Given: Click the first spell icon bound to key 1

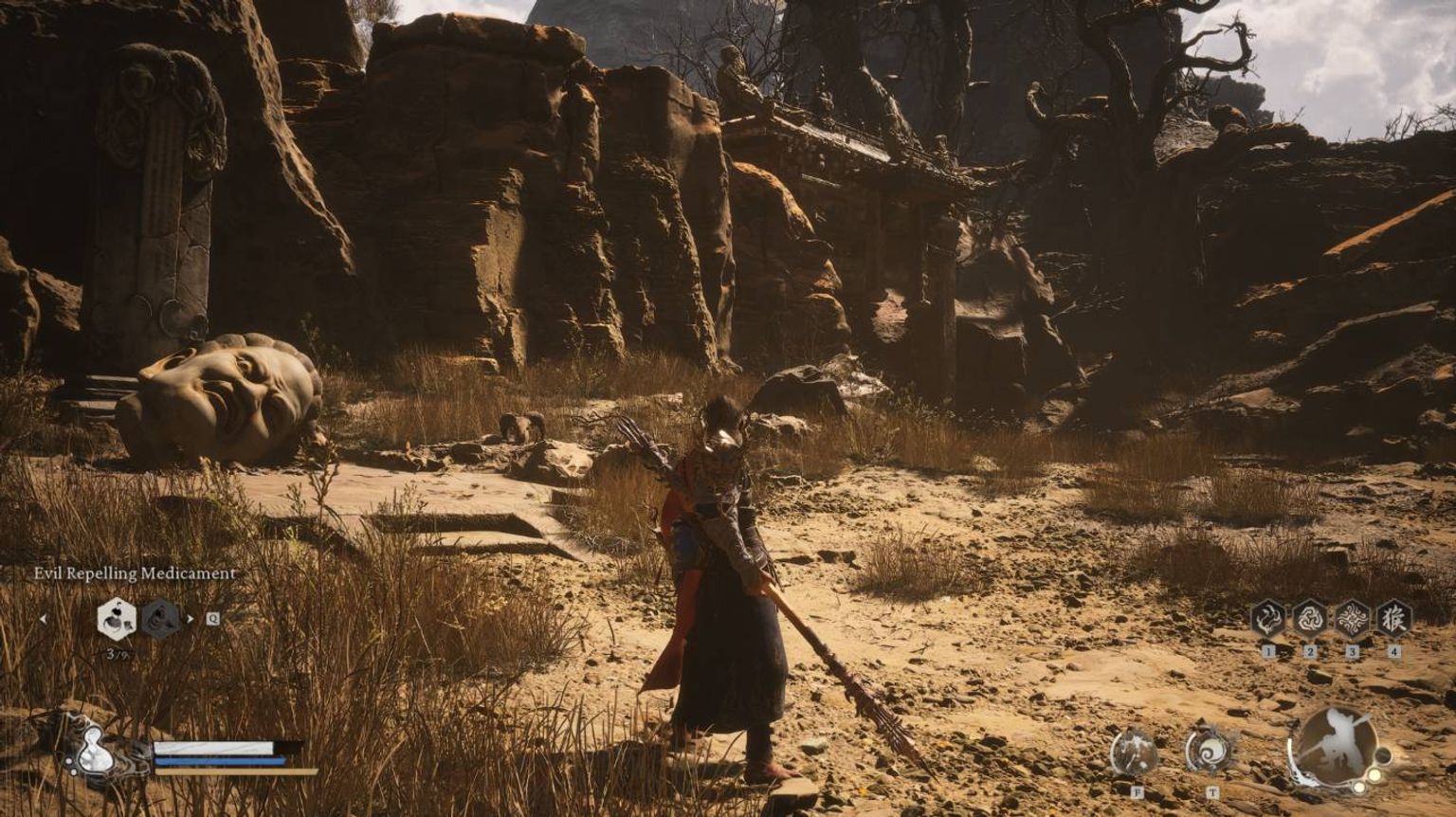Looking at the screenshot, I should [1267, 619].
